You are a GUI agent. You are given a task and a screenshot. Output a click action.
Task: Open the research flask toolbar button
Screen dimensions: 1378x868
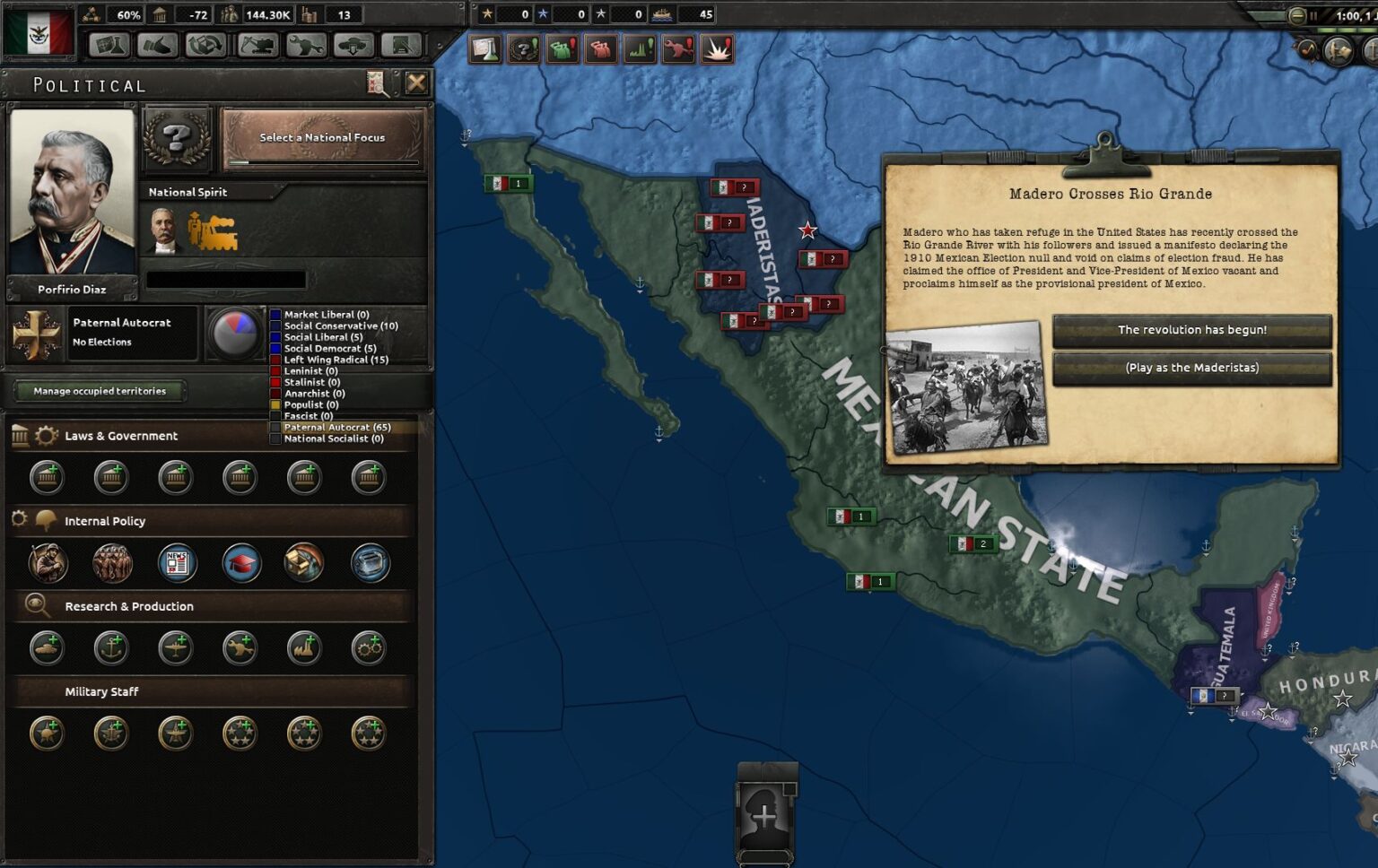109,44
